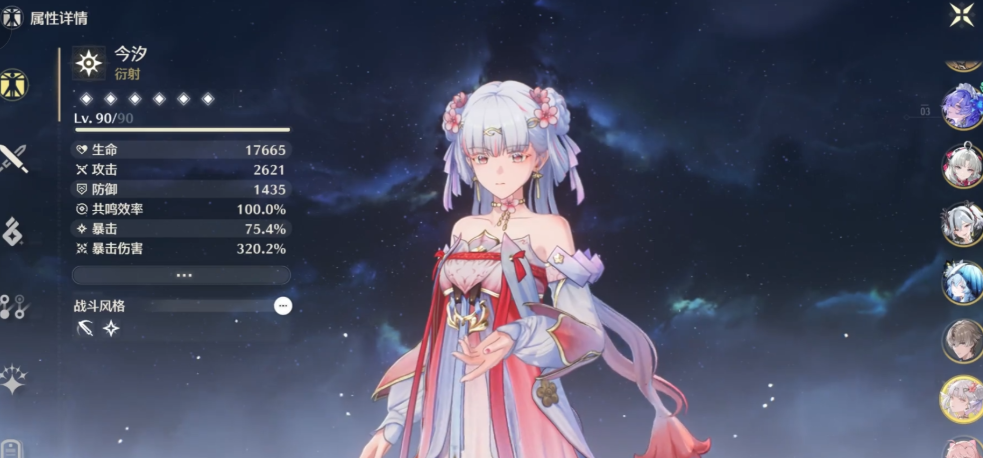Select the blue-haired character portrait
983x458 pixels.
click(962, 282)
